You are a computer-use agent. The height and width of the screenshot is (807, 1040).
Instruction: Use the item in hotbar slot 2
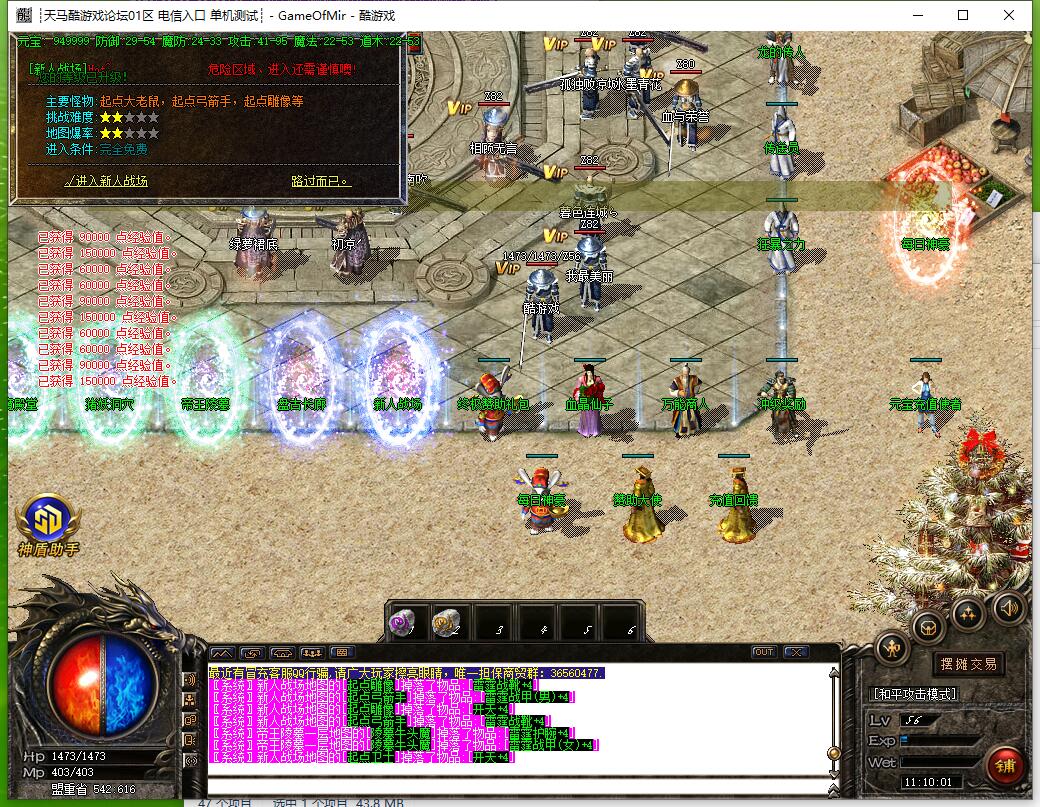point(446,623)
